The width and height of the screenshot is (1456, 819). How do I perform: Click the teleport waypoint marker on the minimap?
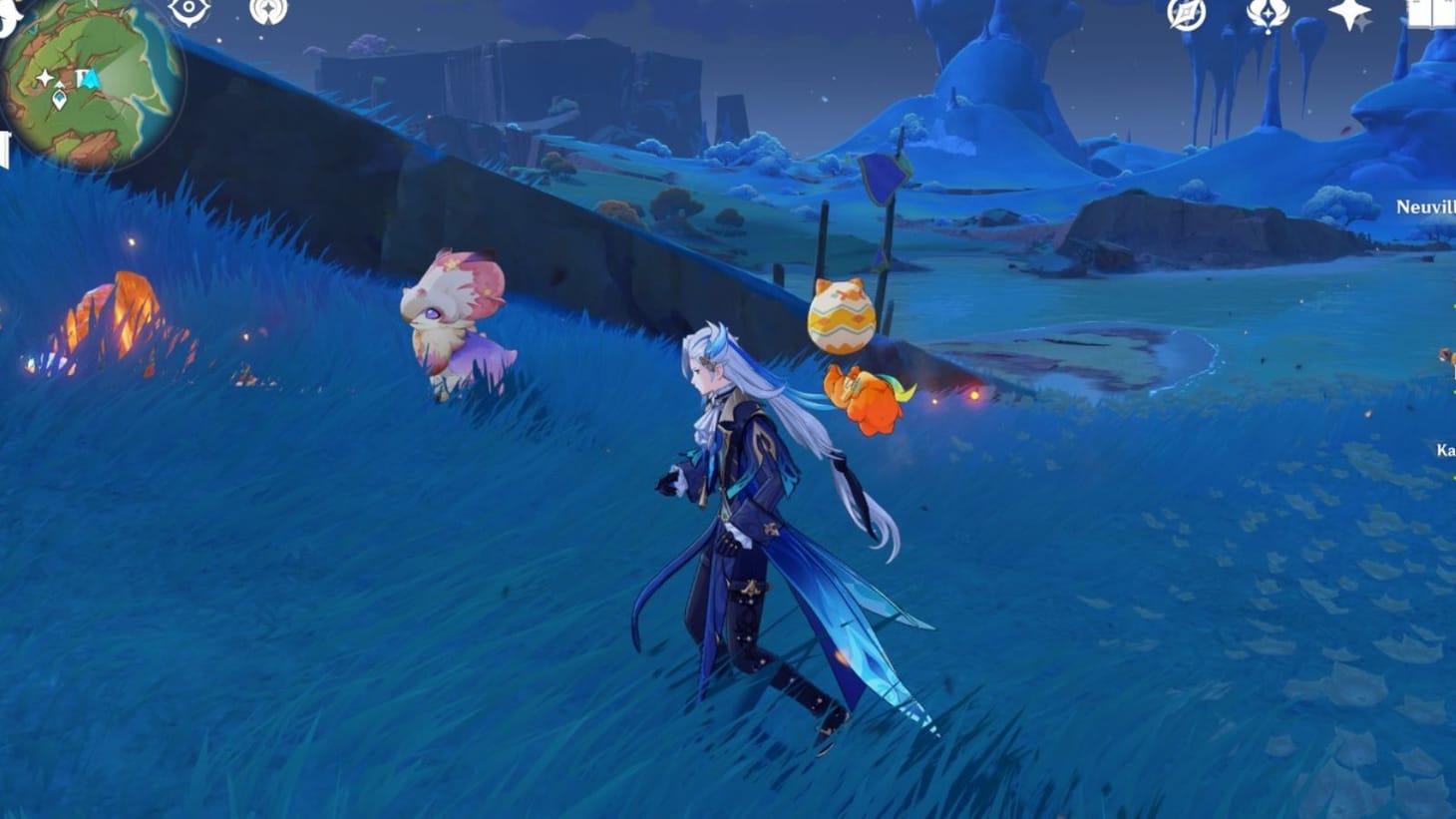(x=59, y=99)
